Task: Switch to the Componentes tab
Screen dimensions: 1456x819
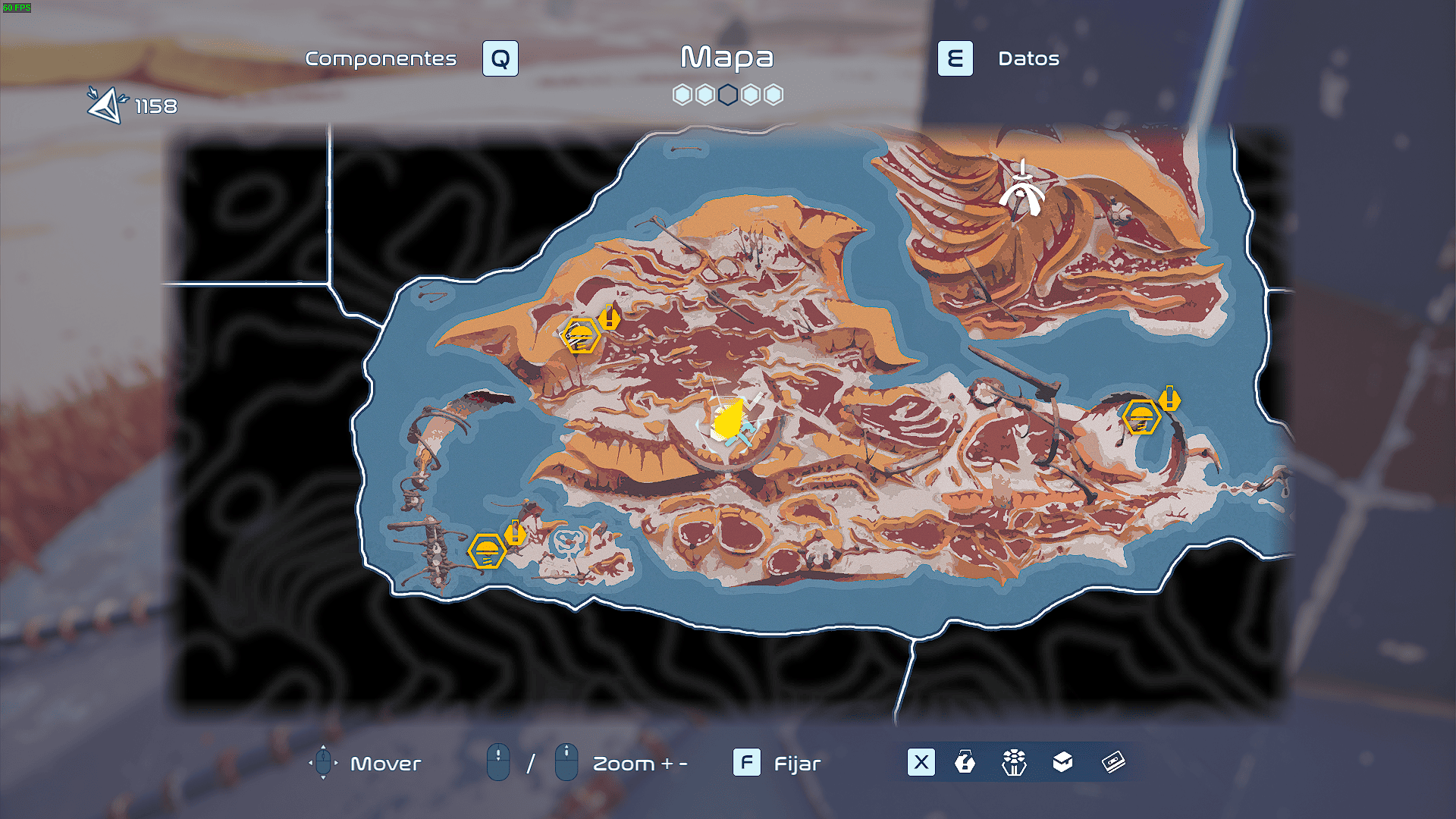Action: (x=381, y=58)
